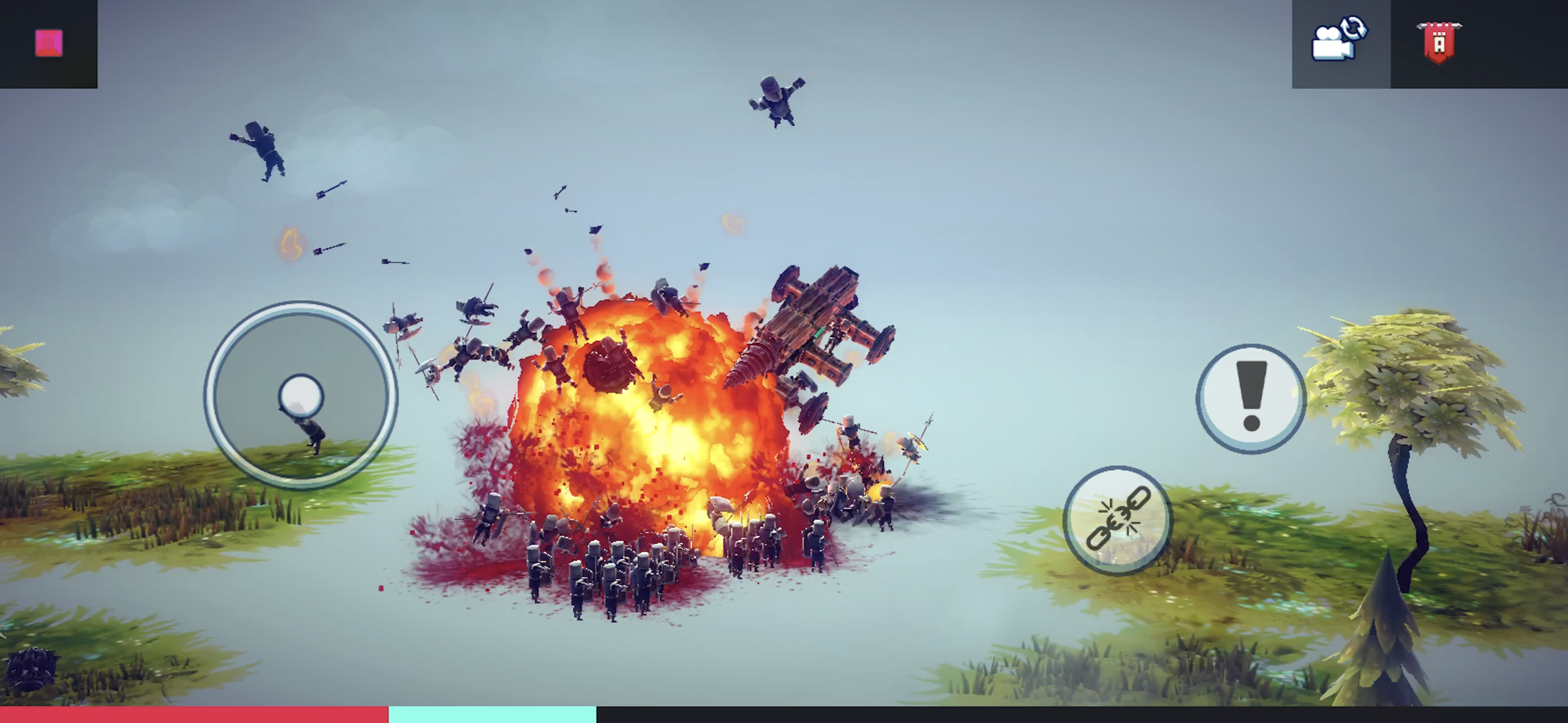Open the red castle banner menu
The width and height of the screenshot is (1568, 723).
click(1438, 43)
